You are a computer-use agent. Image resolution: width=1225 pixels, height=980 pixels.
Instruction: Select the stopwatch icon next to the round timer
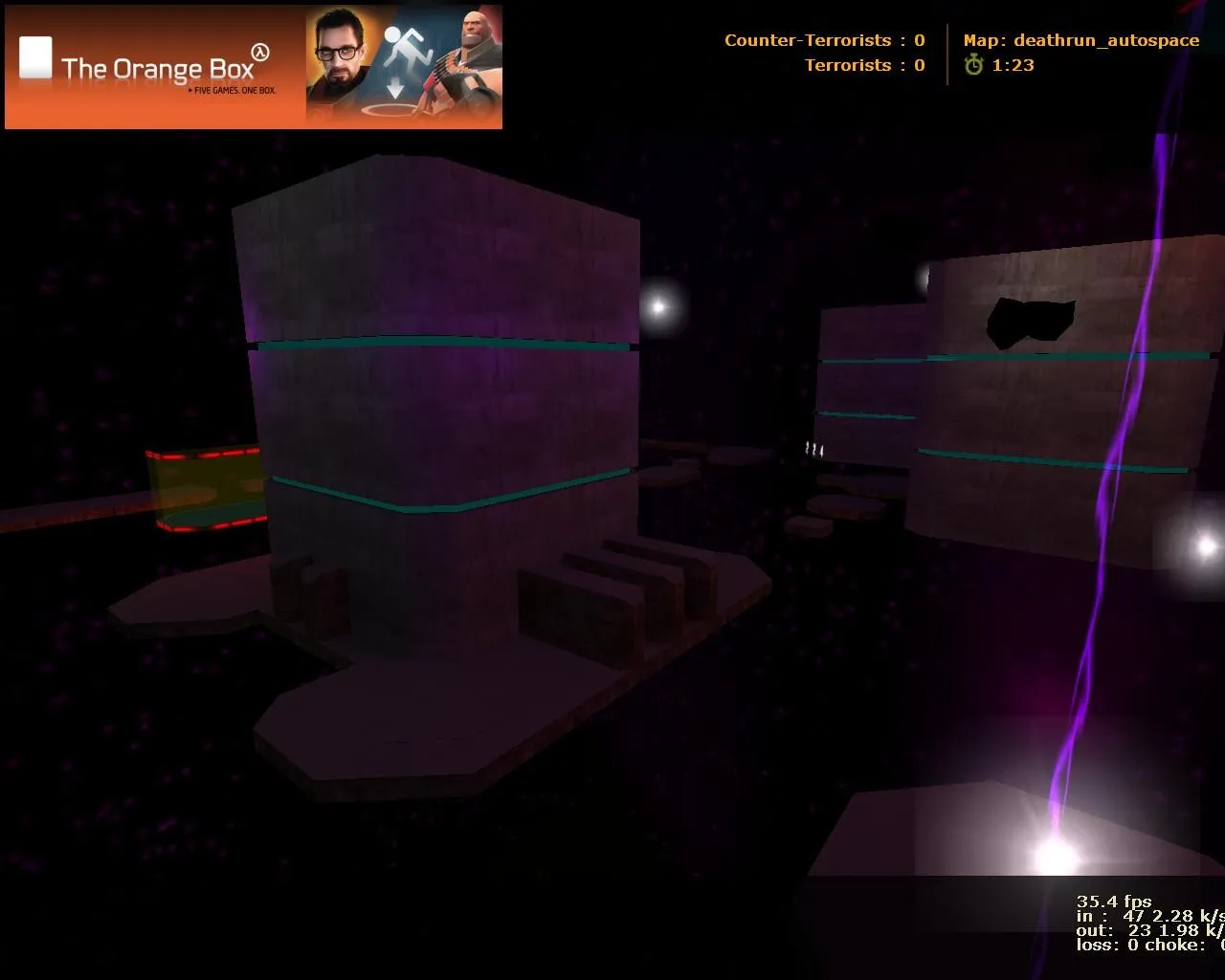973,65
